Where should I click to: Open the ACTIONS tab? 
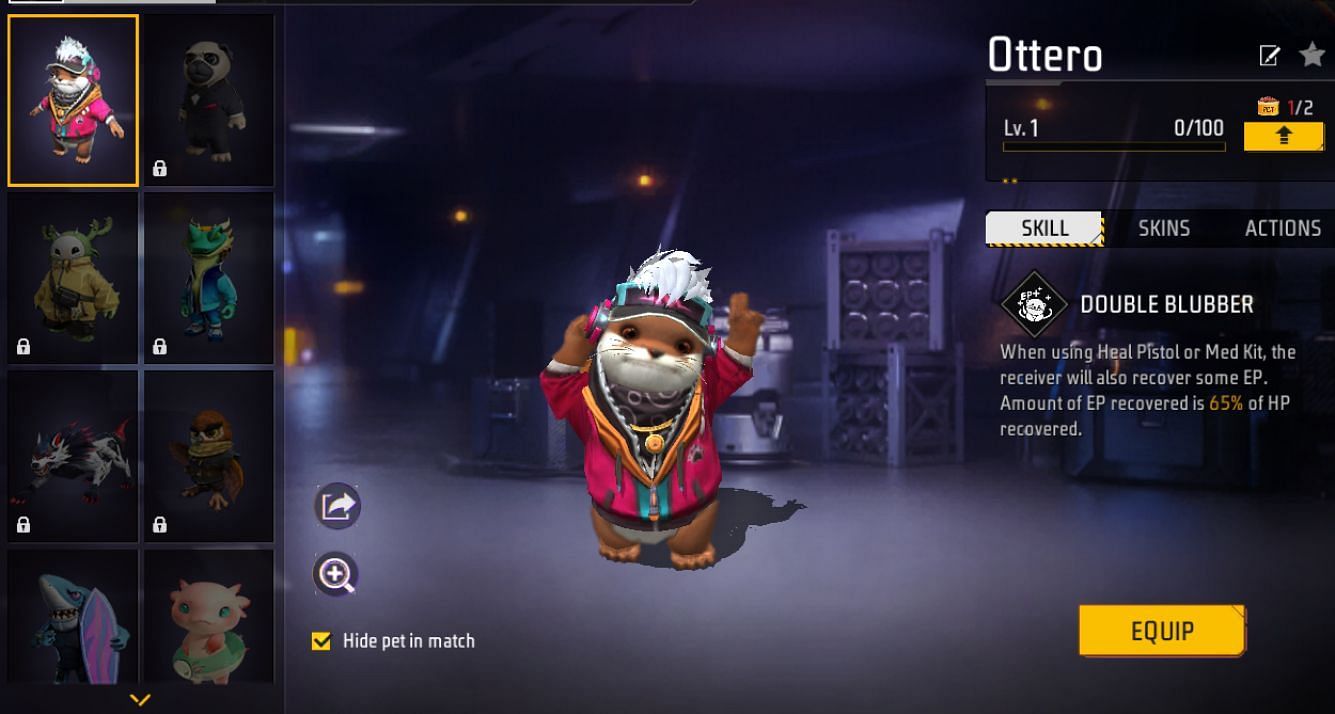pyautogui.click(x=1282, y=228)
